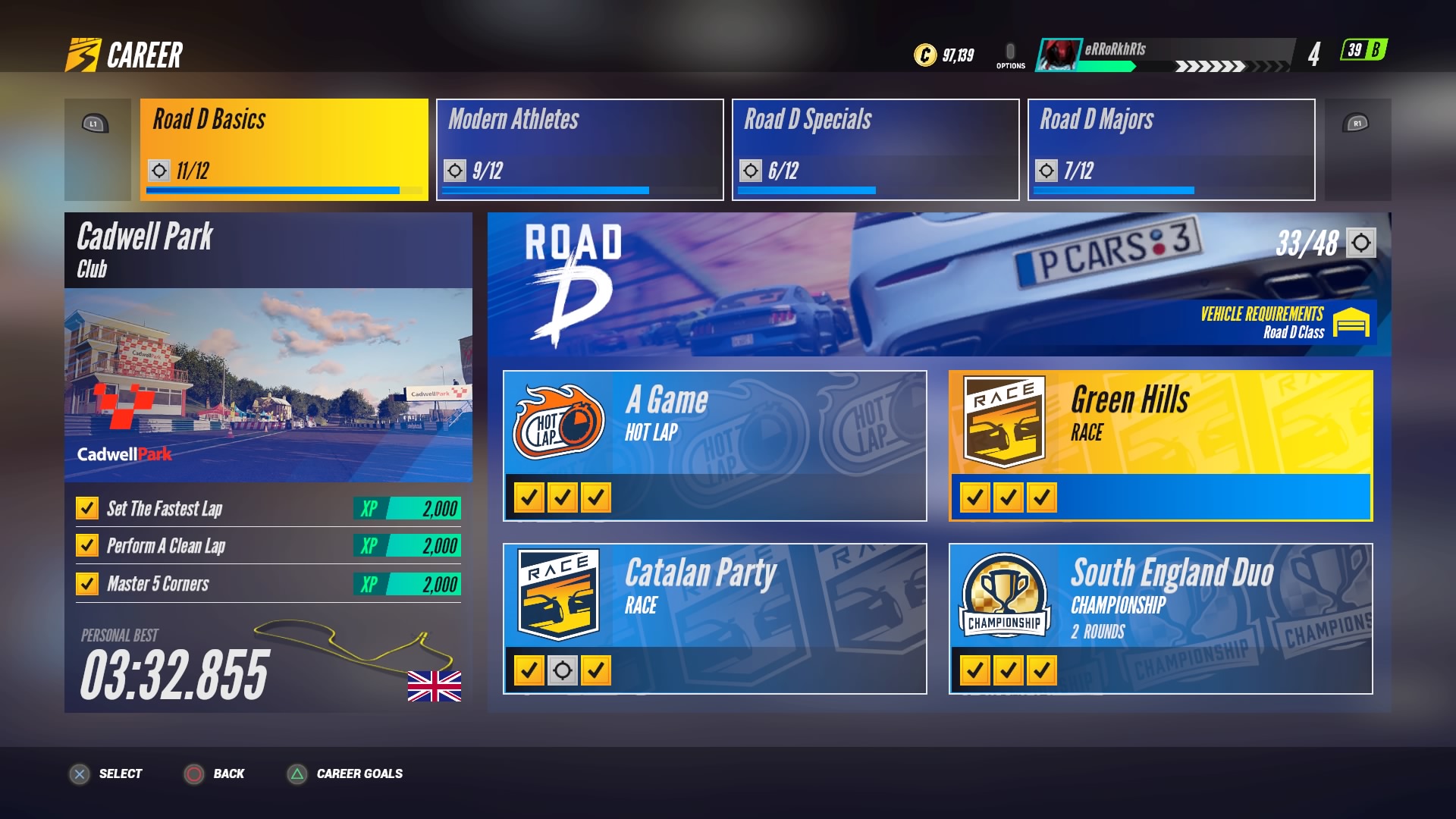Open the Modern Athletes series tab

[x=579, y=149]
